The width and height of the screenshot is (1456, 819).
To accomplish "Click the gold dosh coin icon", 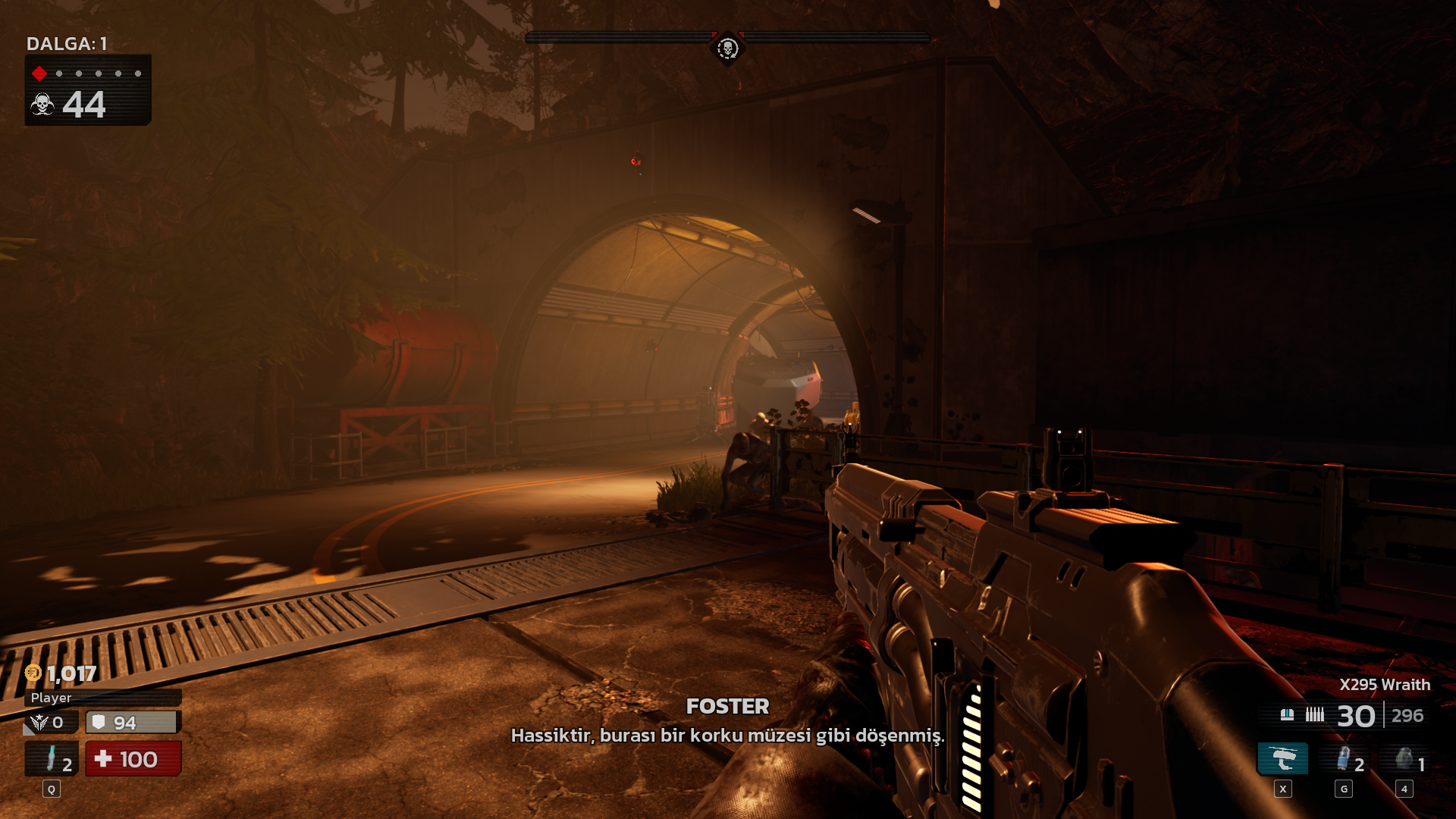I will point(33,673).
